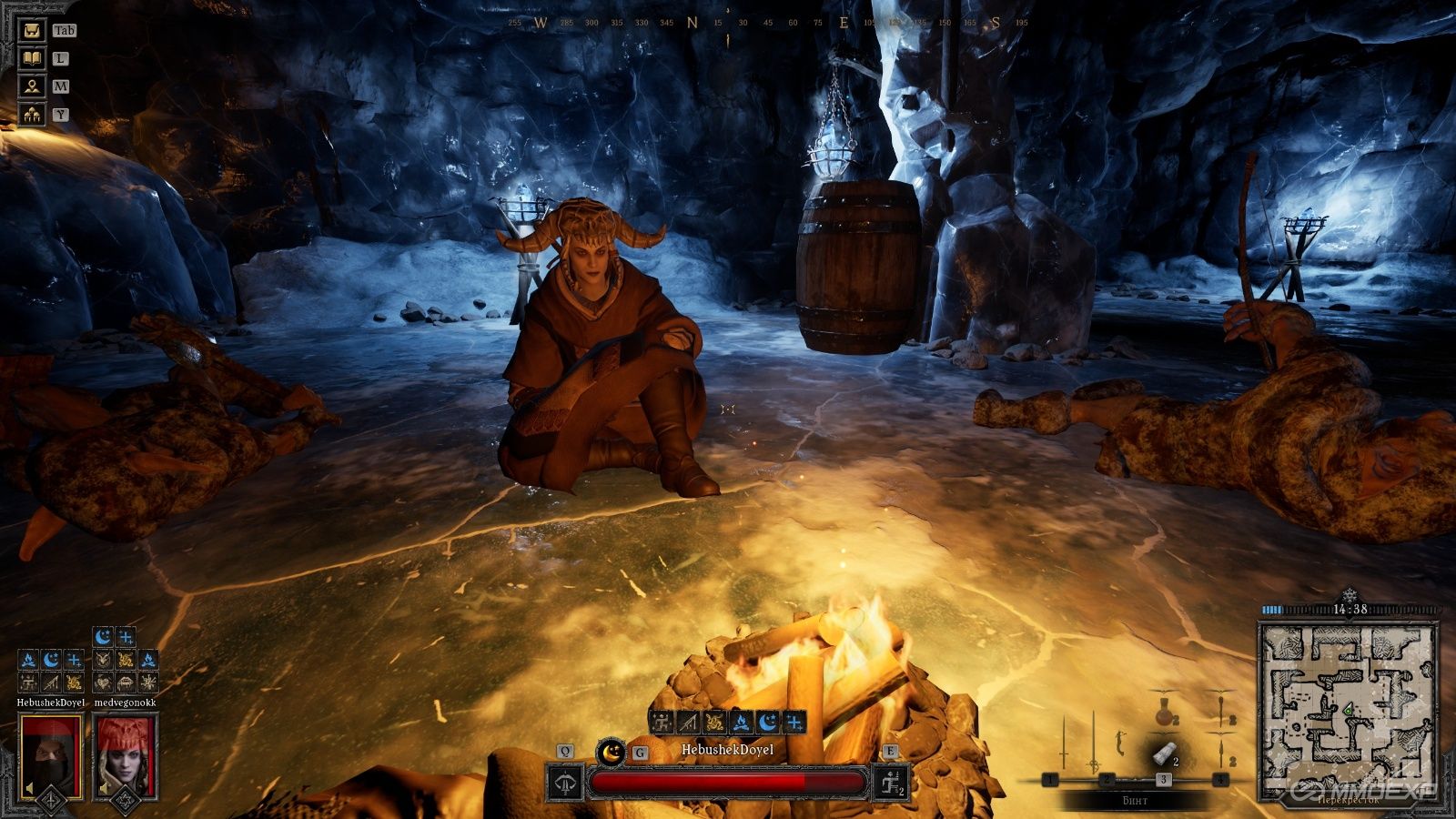Click the HebushekDoyel name label above the health bar
Screen dimensions: 1456x819
coord(728,751)
